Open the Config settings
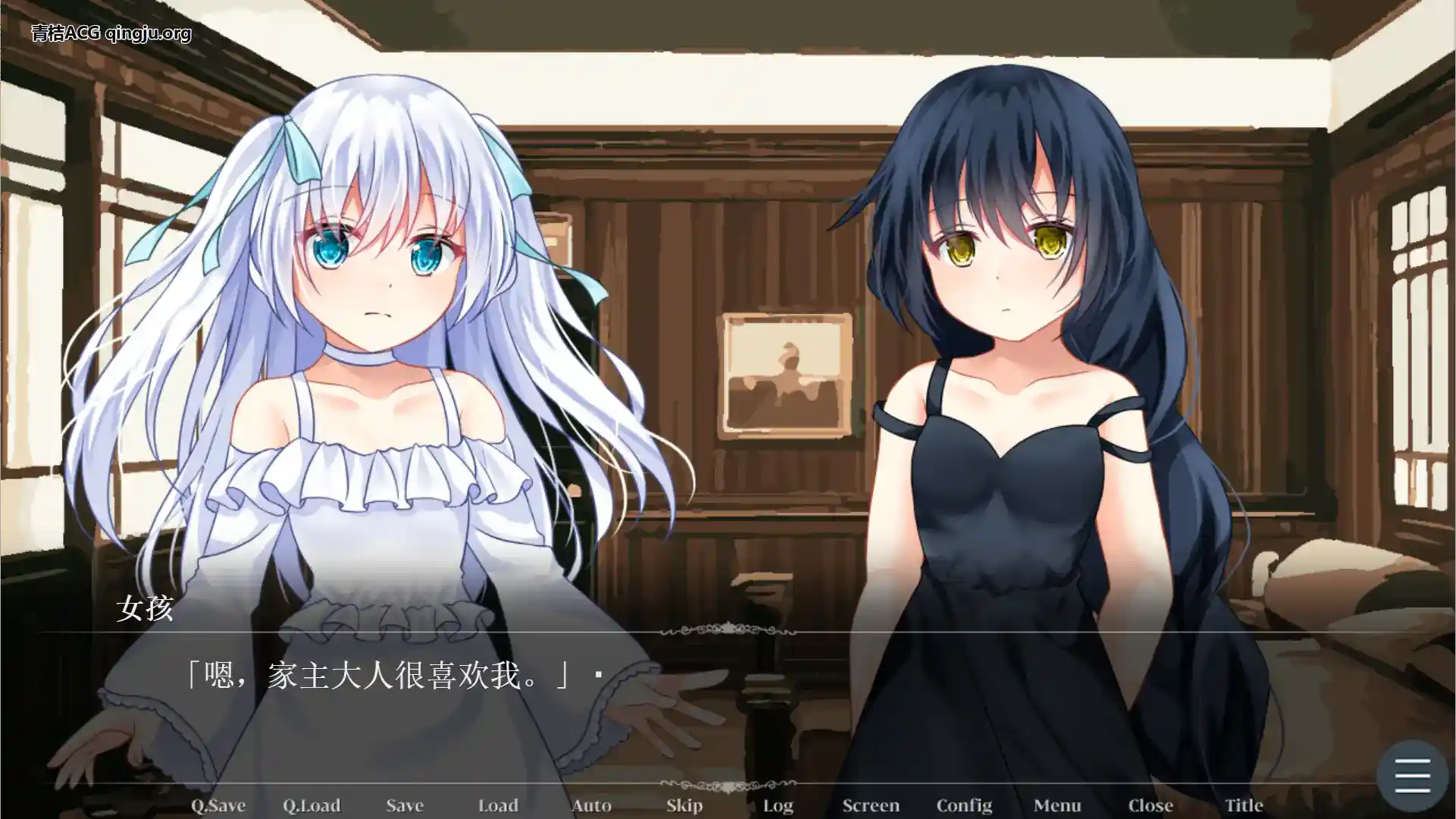Image resolution: width=1456 pixels, height=819 pixels. (964, 805)
